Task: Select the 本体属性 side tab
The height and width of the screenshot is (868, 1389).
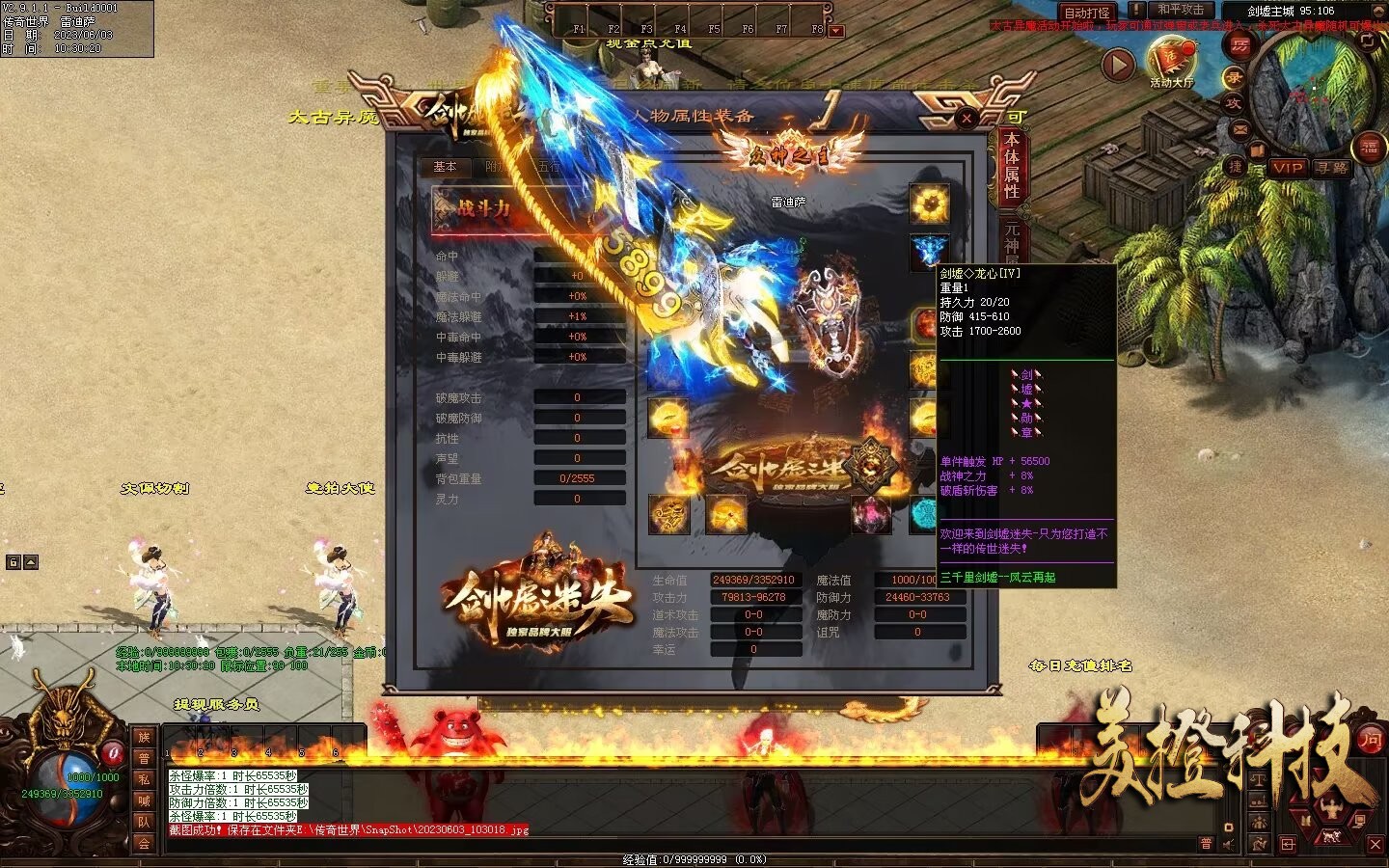Action: click(1012, 166)
